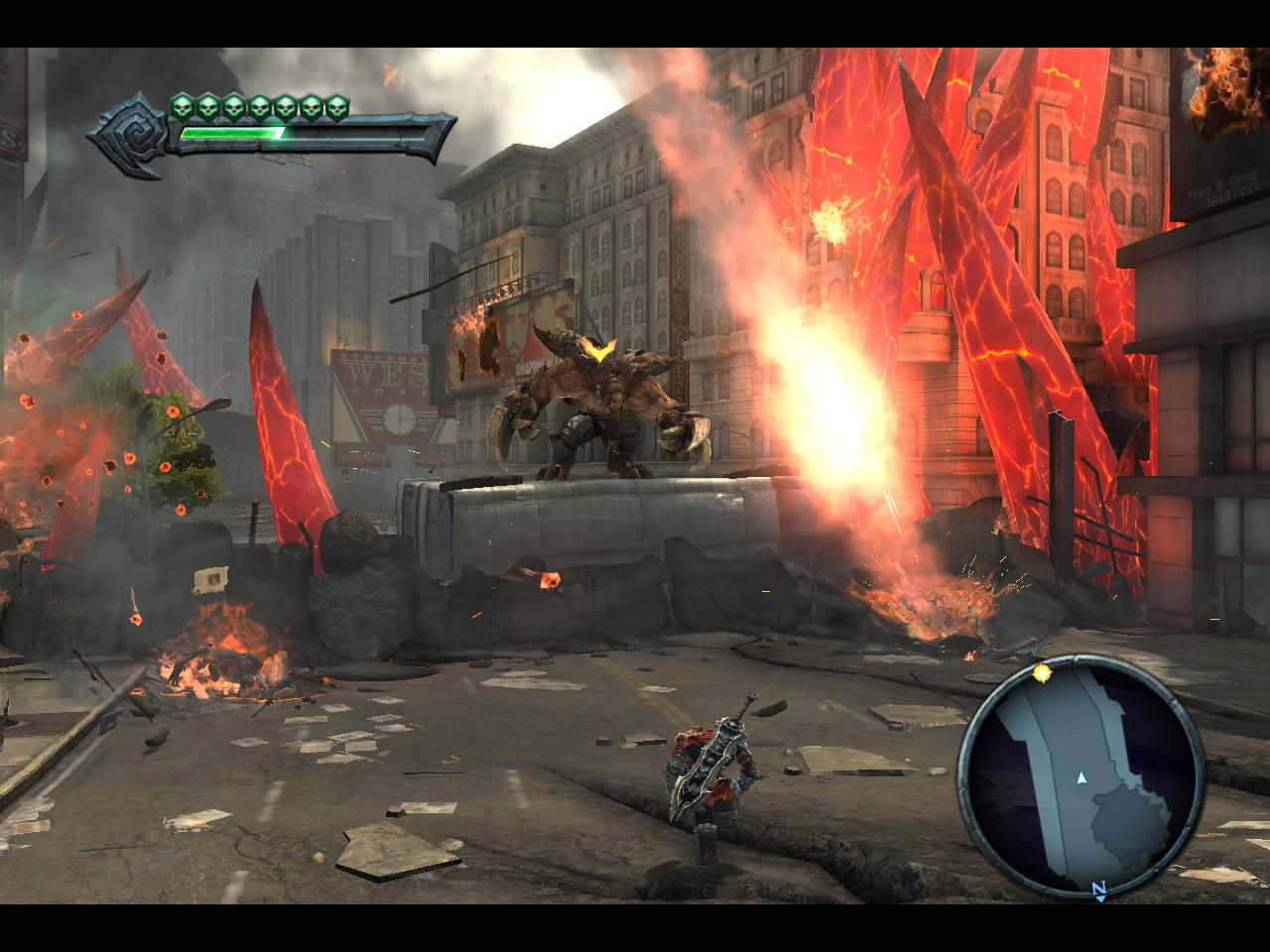Click the circular minimap

tap(1080, 779)
